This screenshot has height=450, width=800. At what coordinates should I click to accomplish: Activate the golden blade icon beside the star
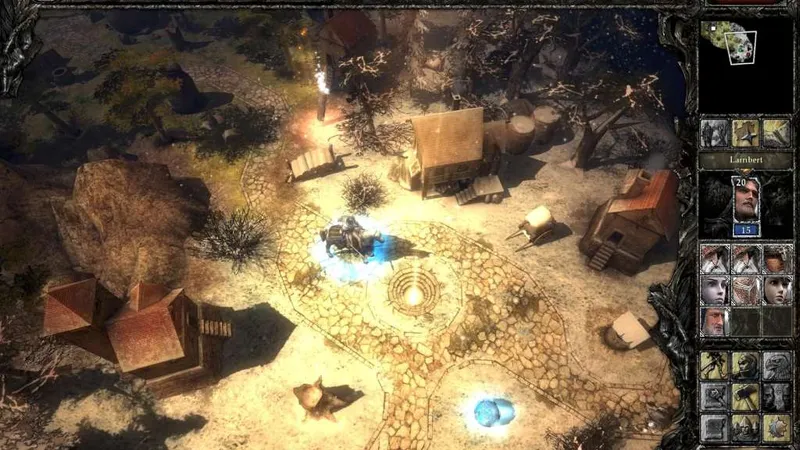[x=776, y=133]
